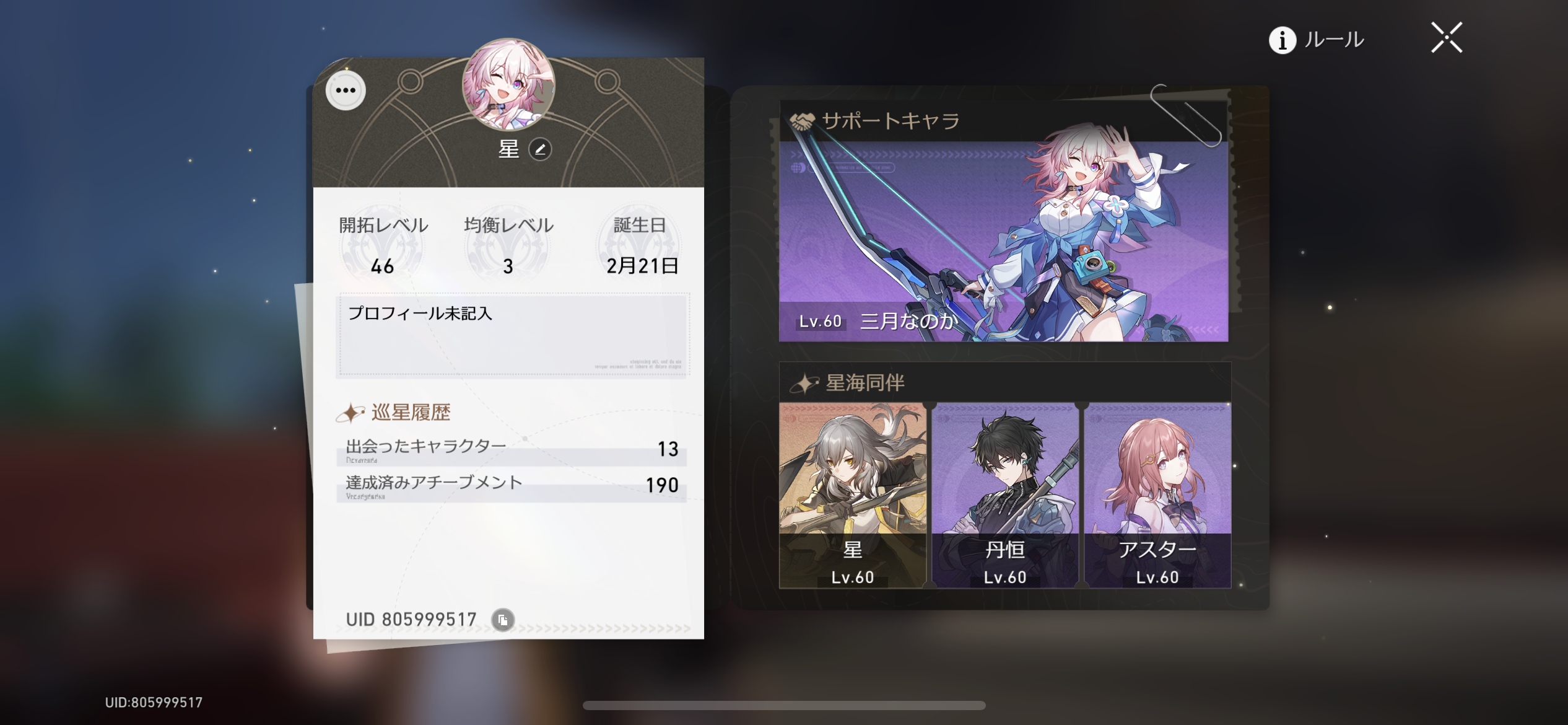
Task: Copy the UID using the copy icon
Action: point(502,618)
